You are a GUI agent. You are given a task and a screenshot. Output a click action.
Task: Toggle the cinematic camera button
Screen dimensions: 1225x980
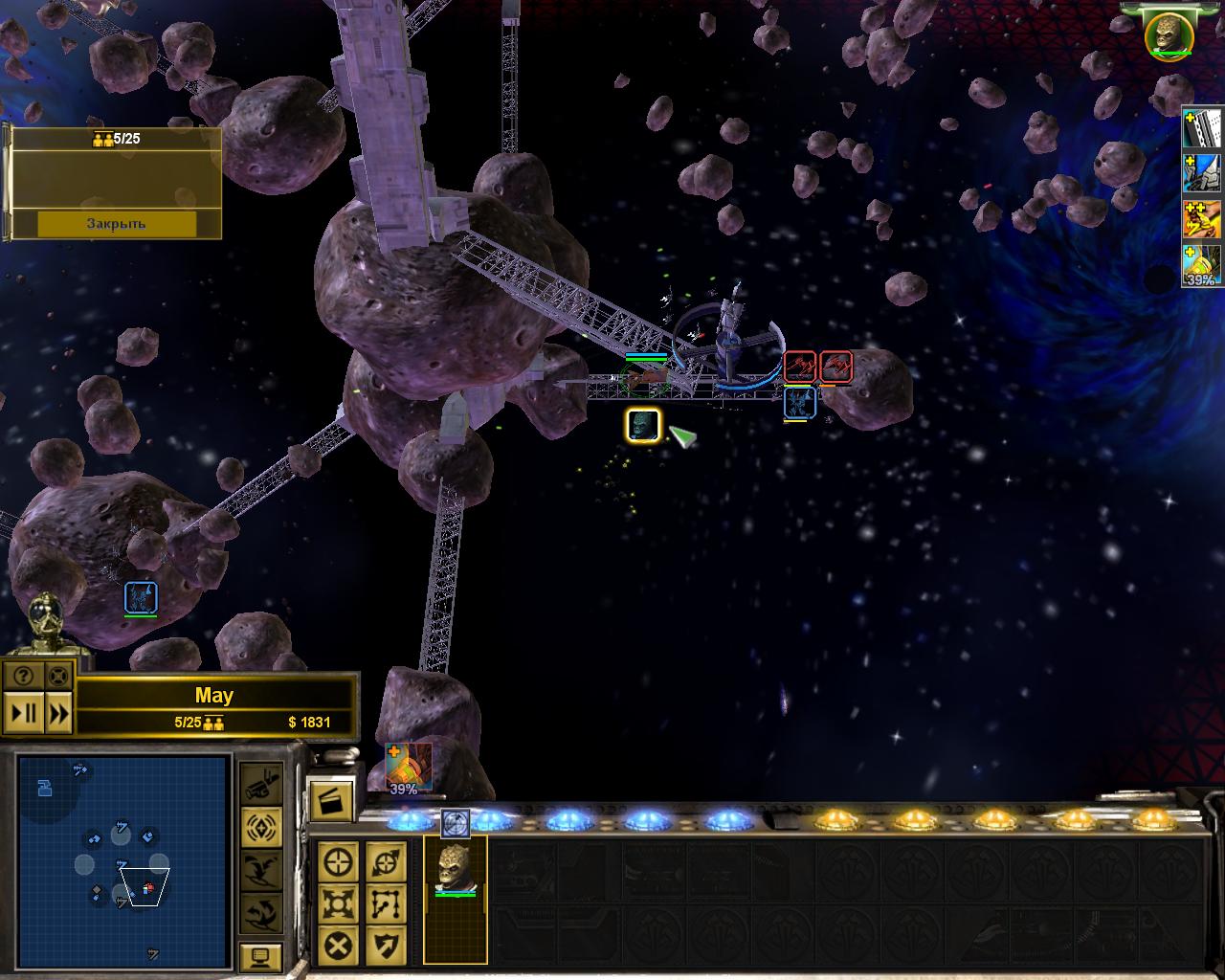[x=260, y=786]
